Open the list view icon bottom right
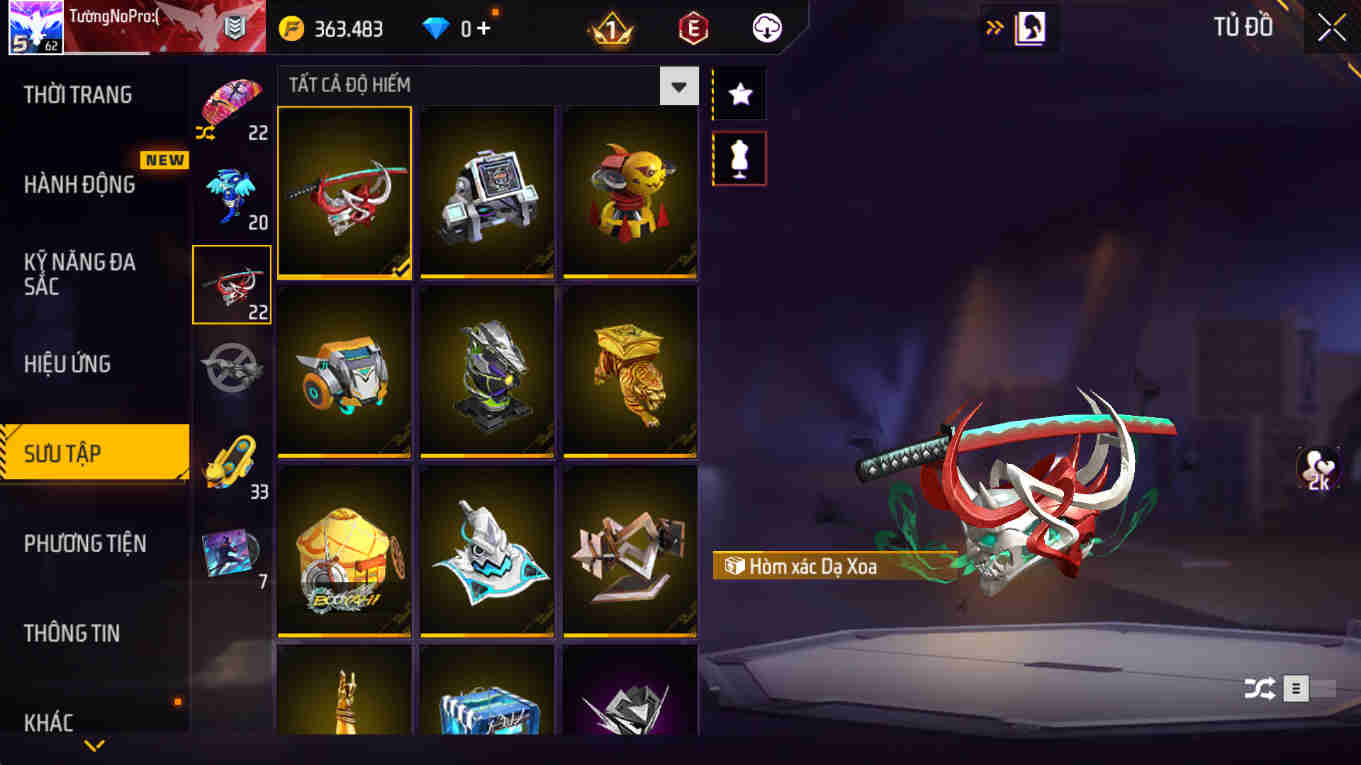 (x=1295, y=689)
